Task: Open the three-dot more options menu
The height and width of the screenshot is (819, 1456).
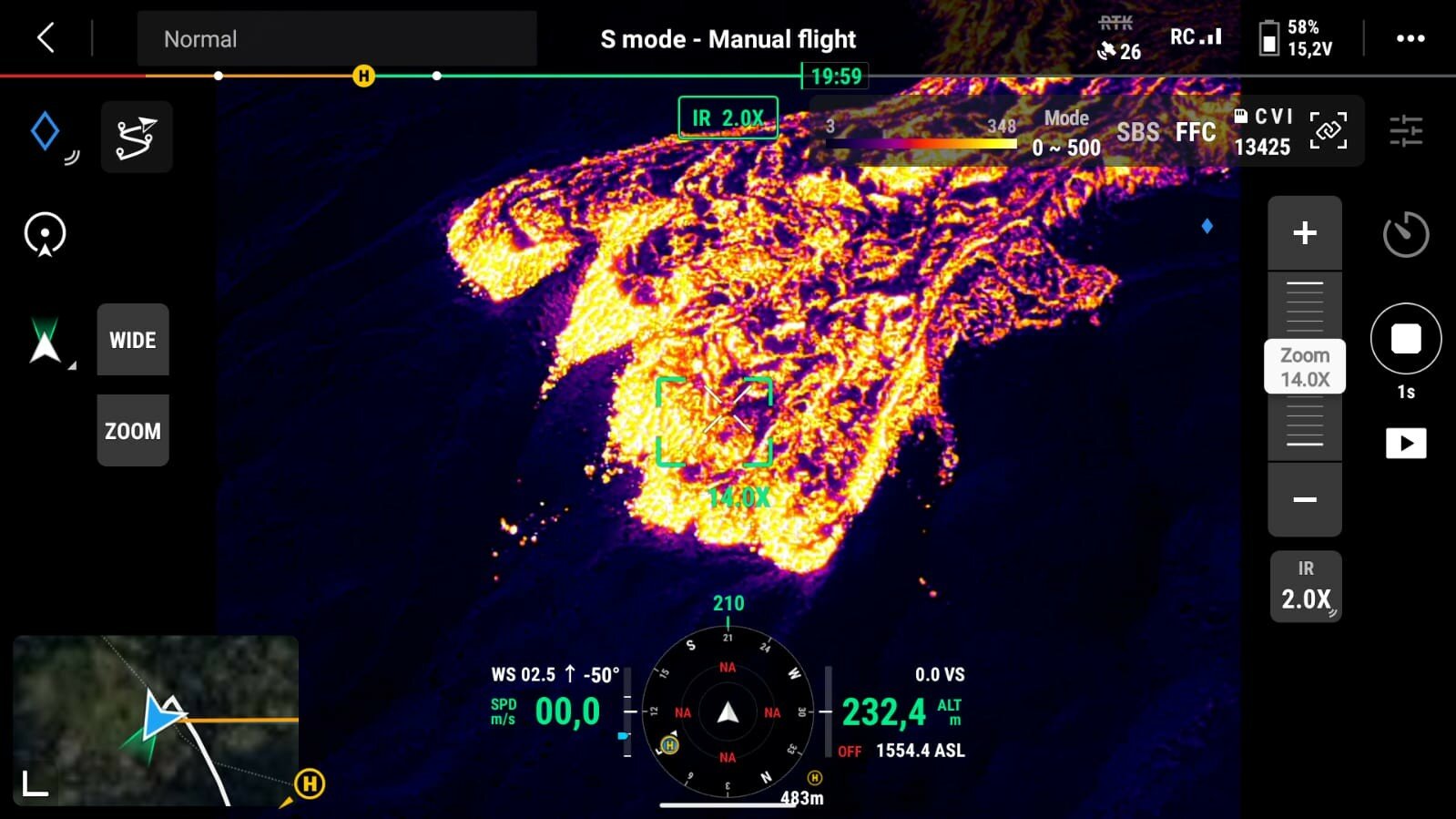Action: [1410, 38]
